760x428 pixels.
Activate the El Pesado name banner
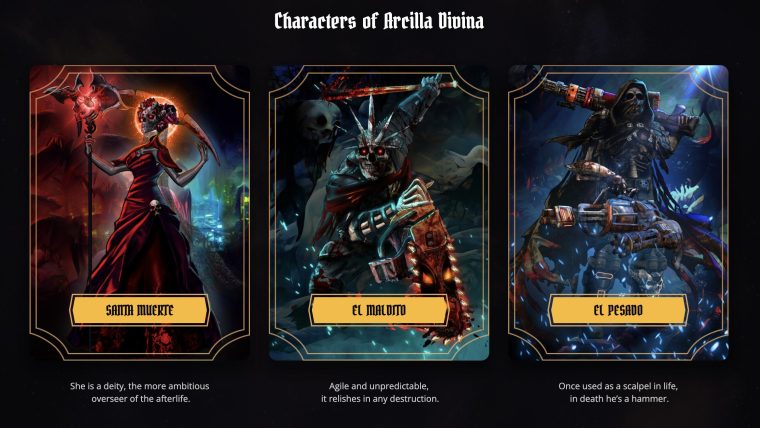618,311
